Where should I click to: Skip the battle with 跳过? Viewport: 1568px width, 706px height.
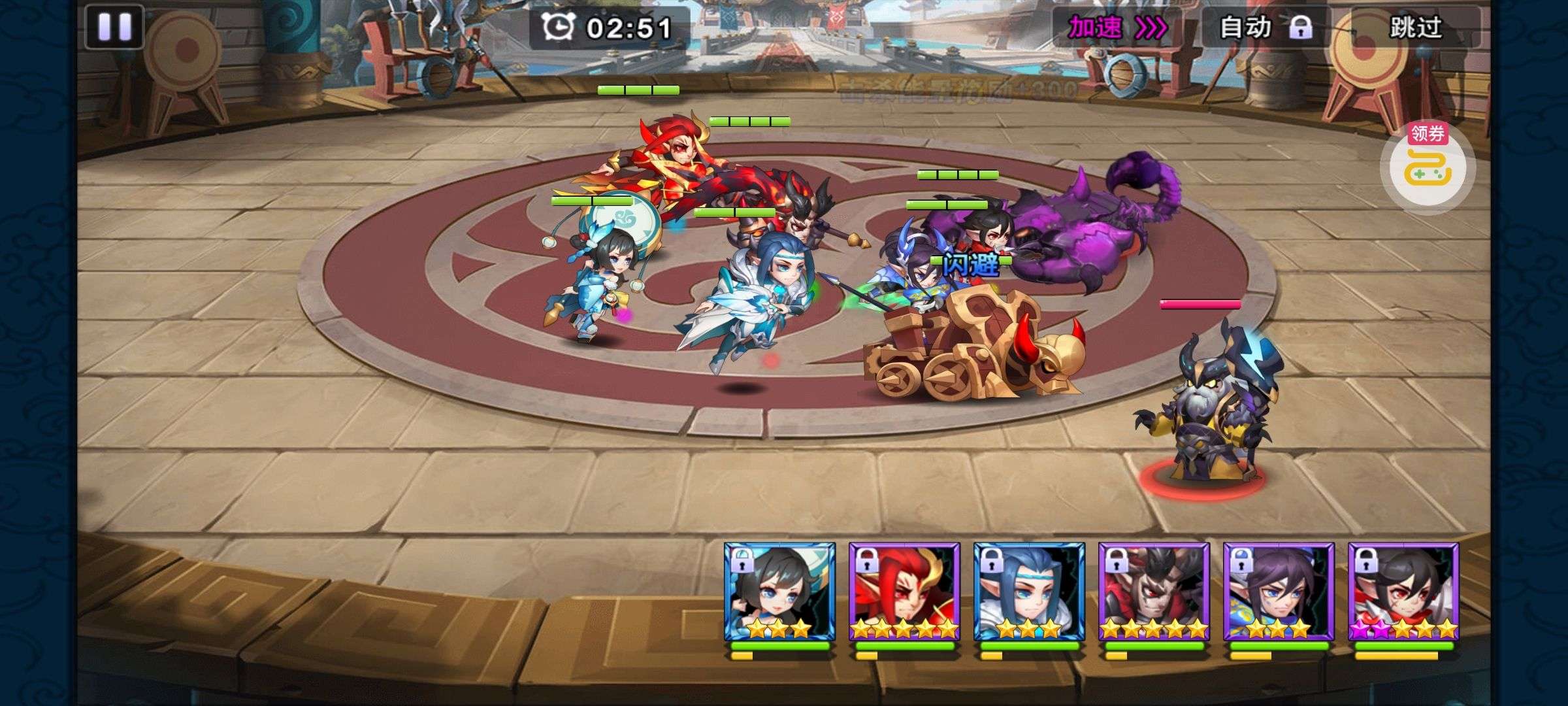pyautogui.click(x=1414, y=28)
